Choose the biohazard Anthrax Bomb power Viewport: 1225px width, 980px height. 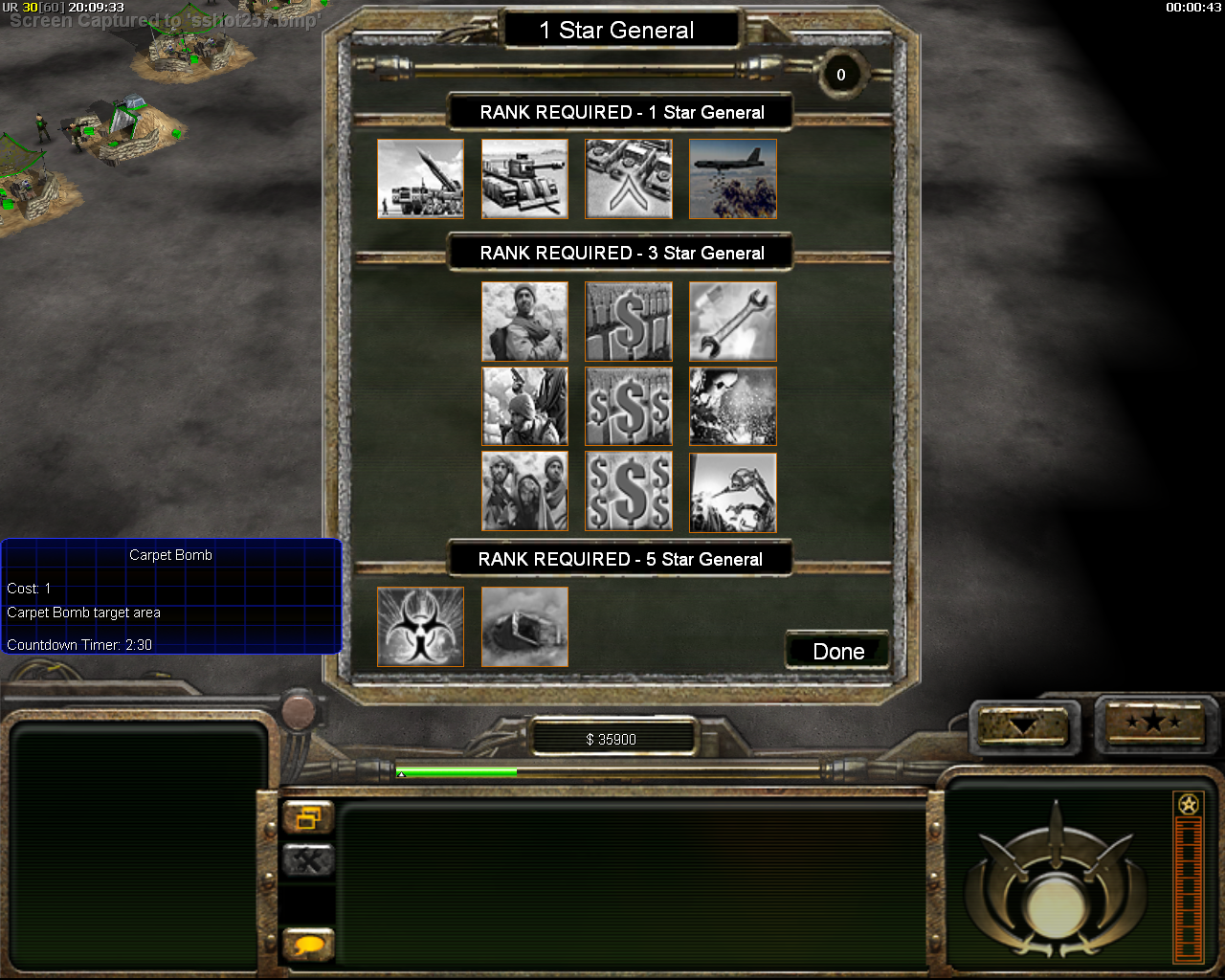pyautogui.click(x=420, y=627)
